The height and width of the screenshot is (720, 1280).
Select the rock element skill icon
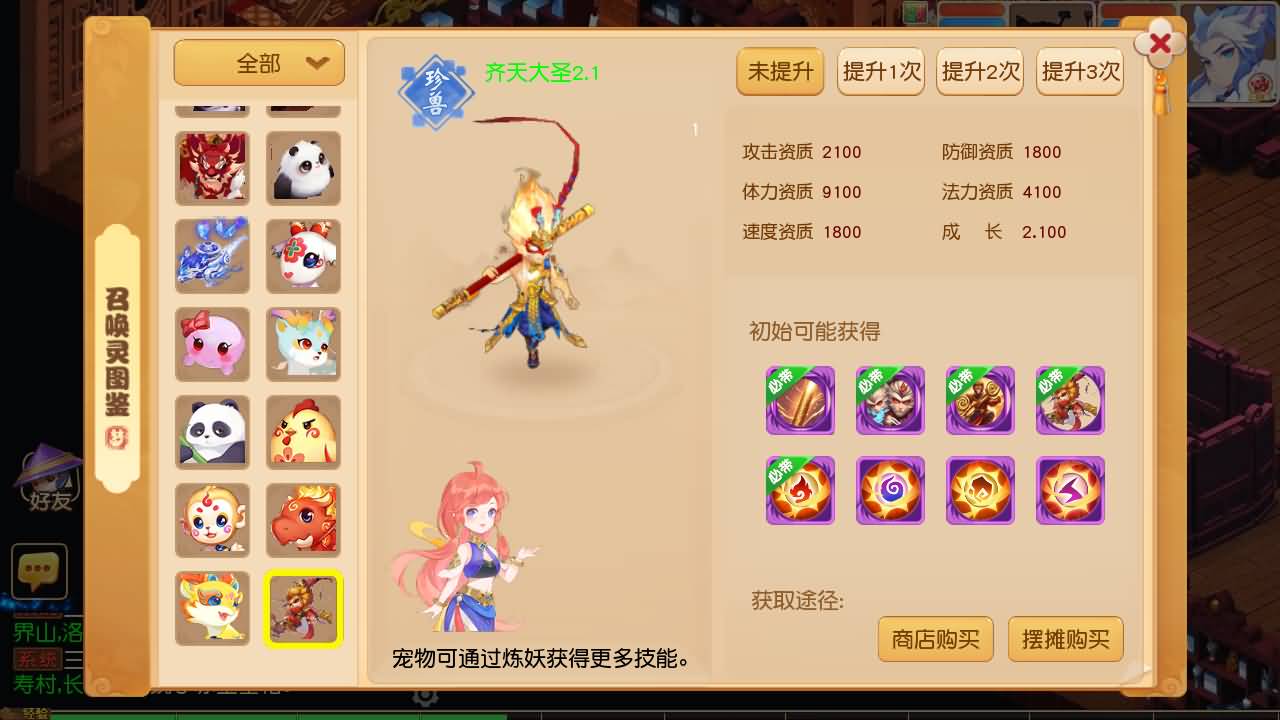980,490
